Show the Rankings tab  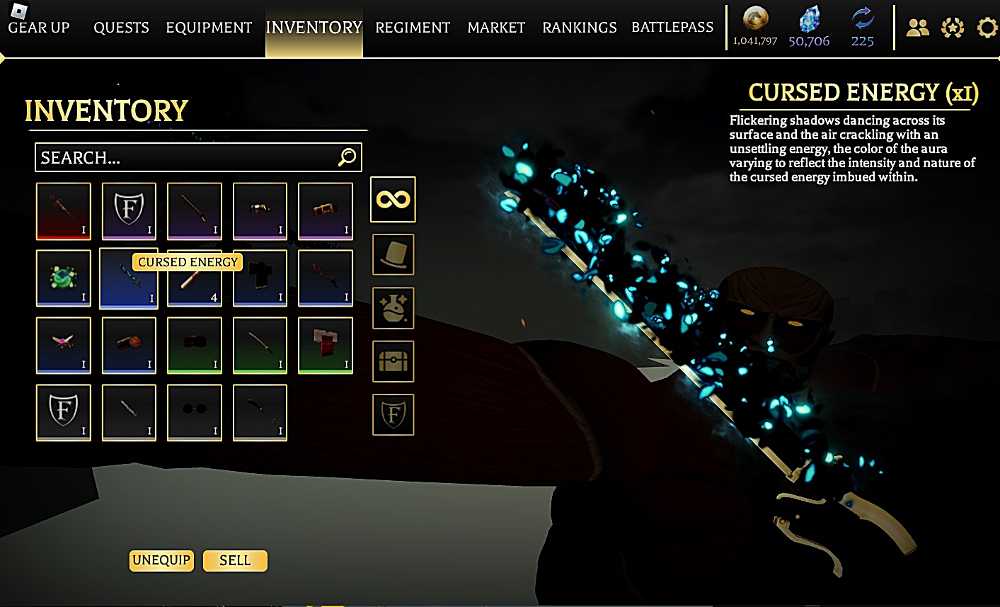[x=579, y=27]
